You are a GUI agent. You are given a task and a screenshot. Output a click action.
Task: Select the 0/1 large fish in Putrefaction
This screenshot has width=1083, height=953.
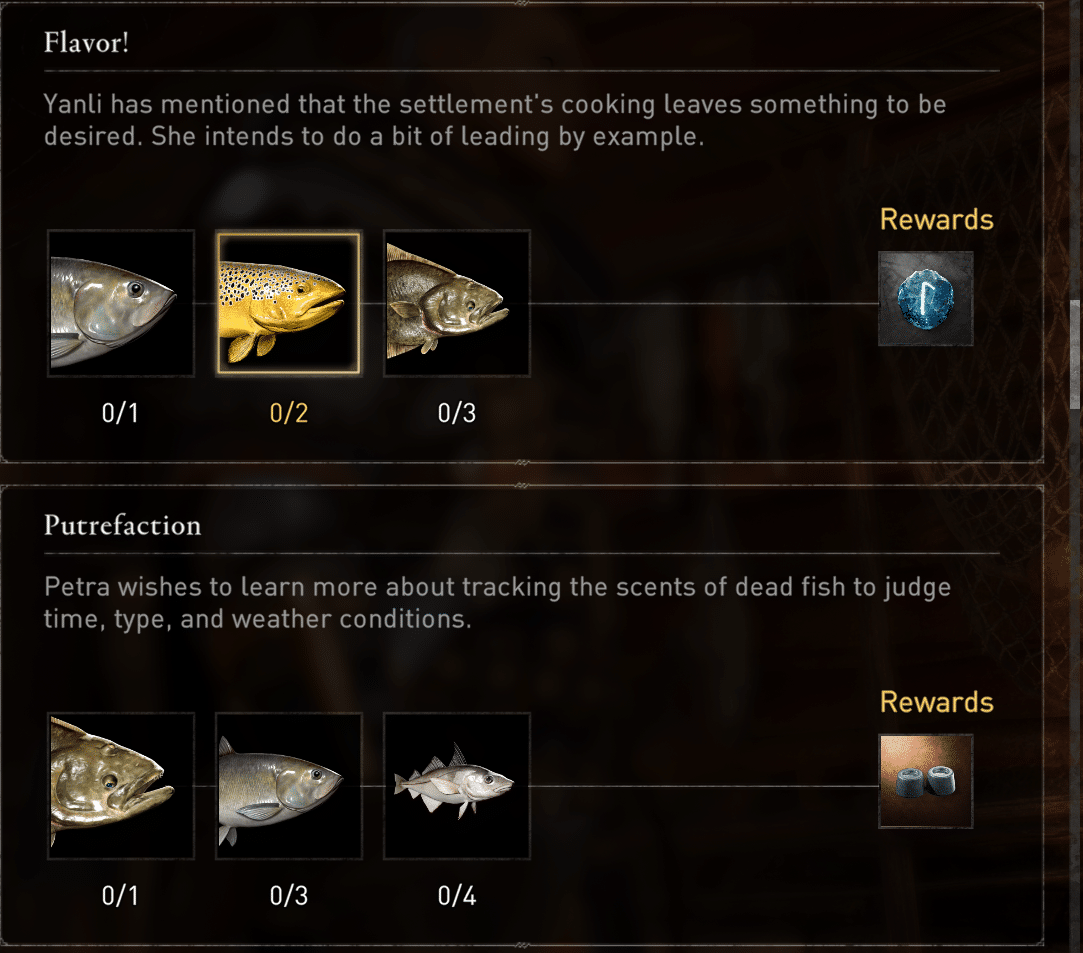[120, 786]
